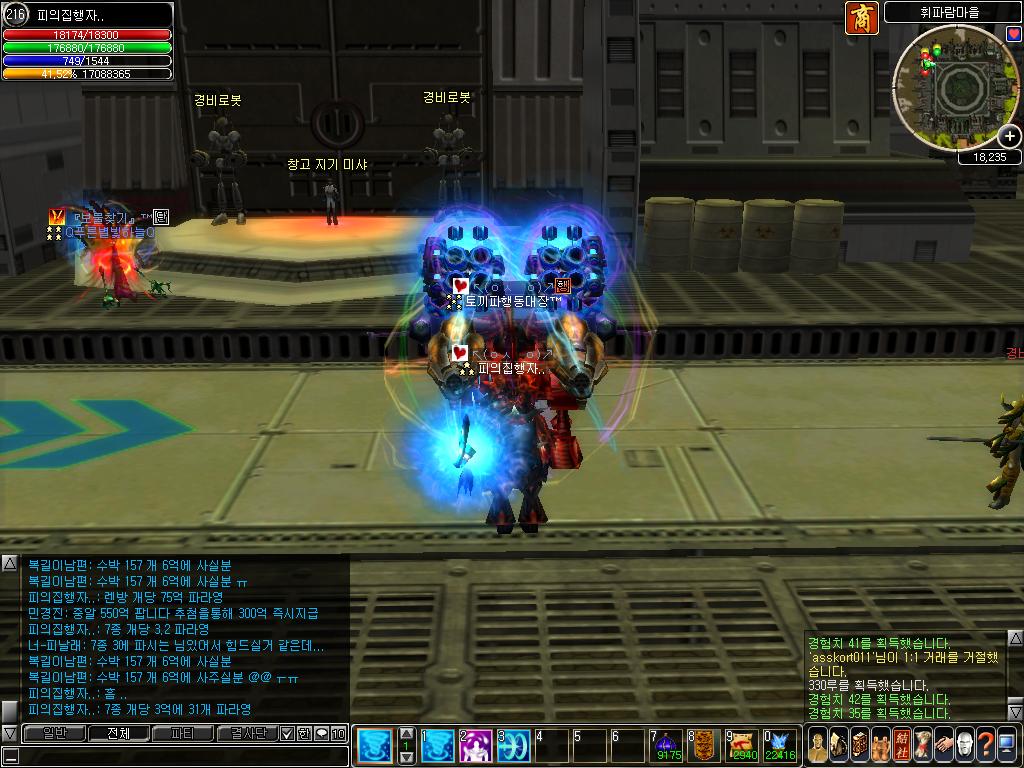Image resolution: width=1024 pixels, height=768 pixels.
Task: Switch to the 결사단 chat tab
Action: (x=247, y=733)
